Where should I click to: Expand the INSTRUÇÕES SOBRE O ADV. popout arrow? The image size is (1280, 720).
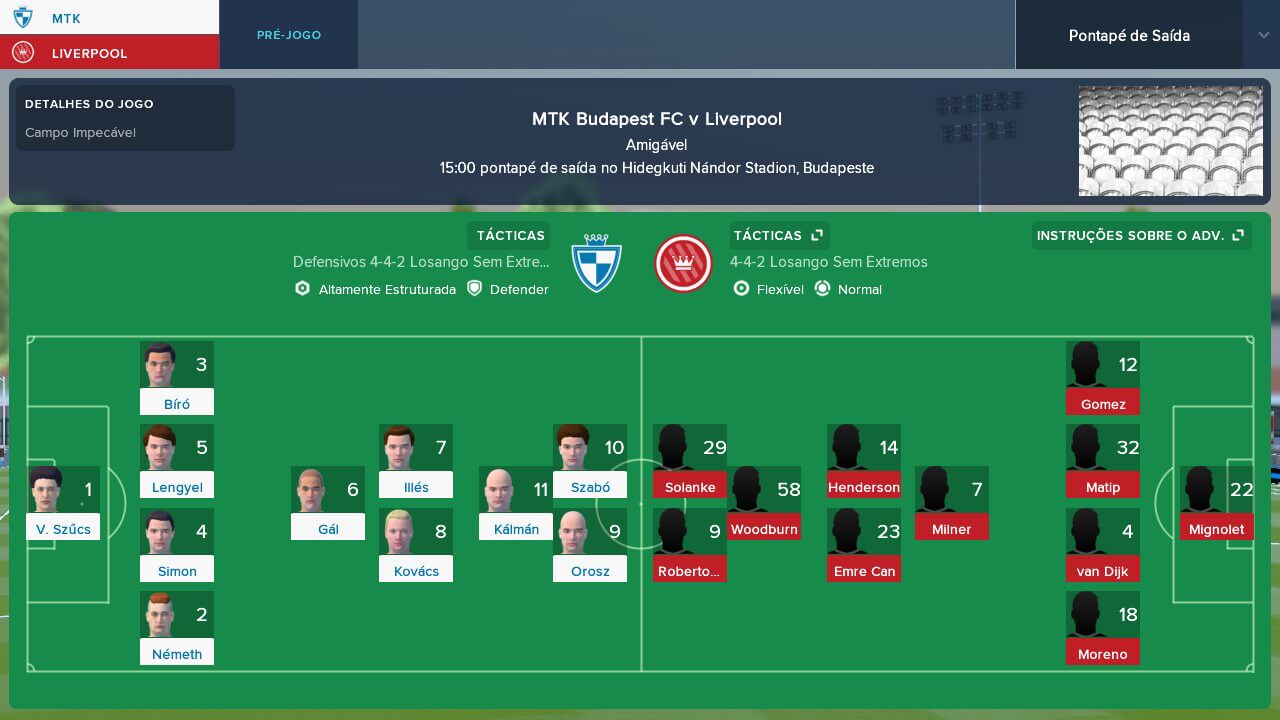(1239, 235)
